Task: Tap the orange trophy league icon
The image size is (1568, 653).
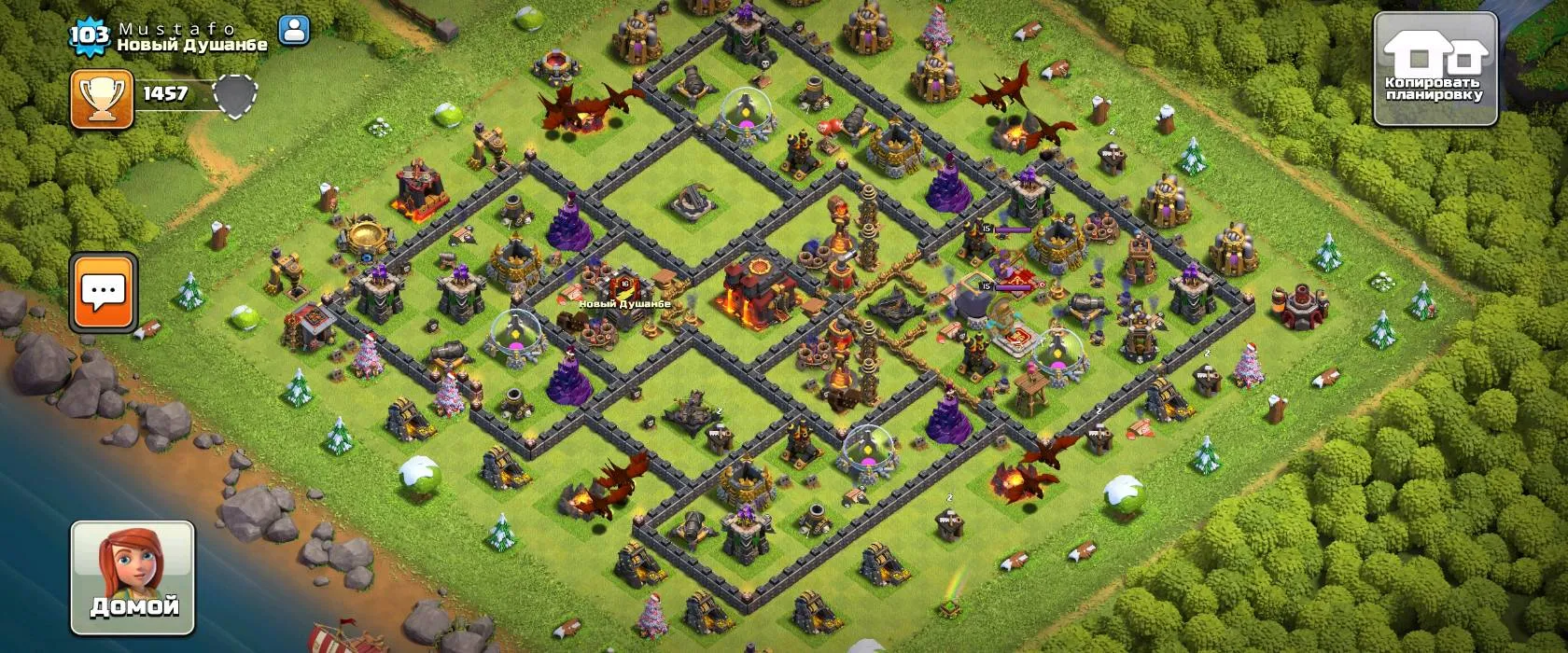Action: click(x=102, y=98)
